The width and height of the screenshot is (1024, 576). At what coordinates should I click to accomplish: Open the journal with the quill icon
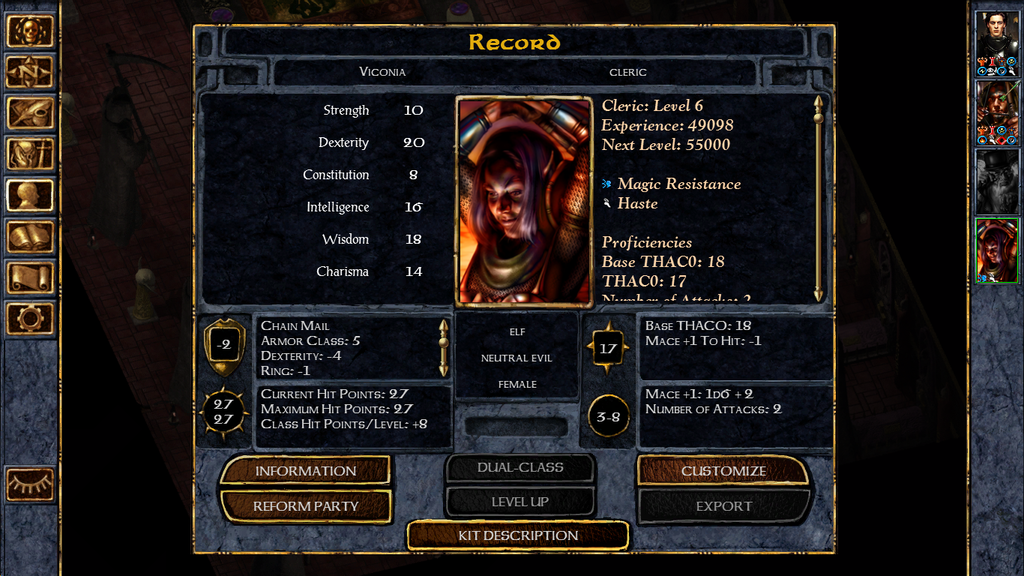pyautogui.click(x=30, y=113)
